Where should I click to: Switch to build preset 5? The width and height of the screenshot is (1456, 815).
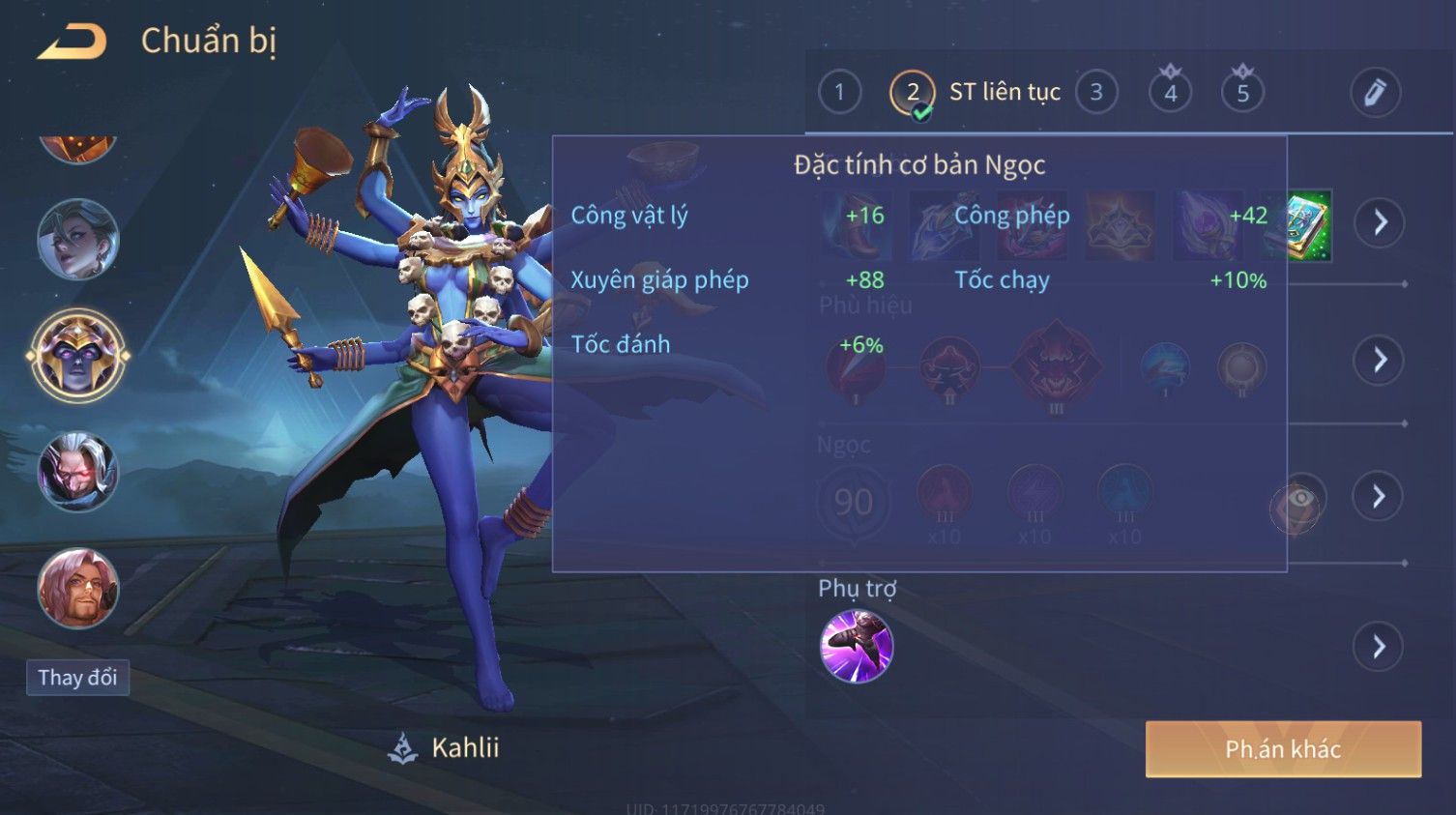click(1243, 93)
